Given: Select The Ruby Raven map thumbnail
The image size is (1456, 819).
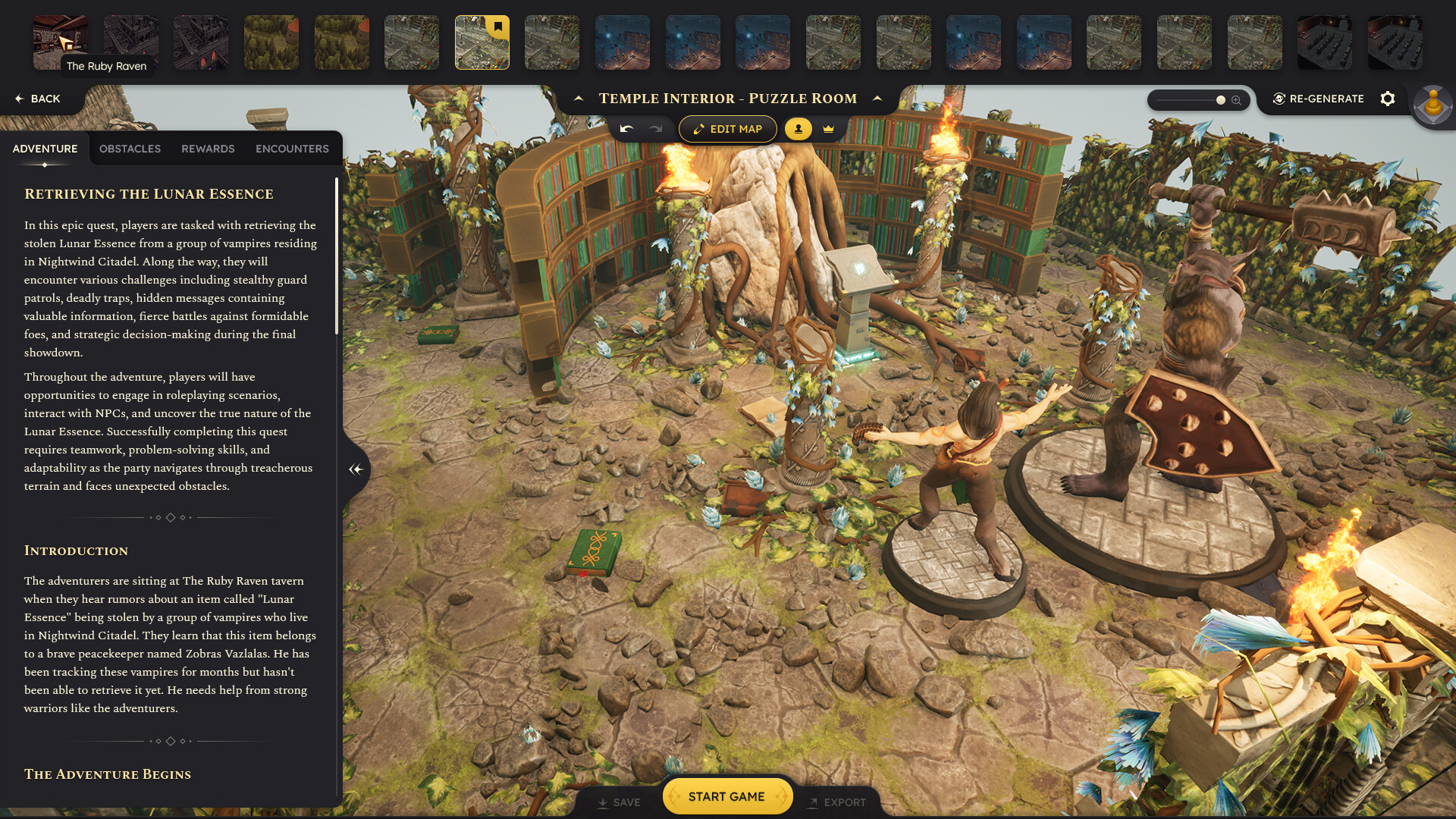Looking at the screenshot, I should pyautogui.click(x=60, y=42).
